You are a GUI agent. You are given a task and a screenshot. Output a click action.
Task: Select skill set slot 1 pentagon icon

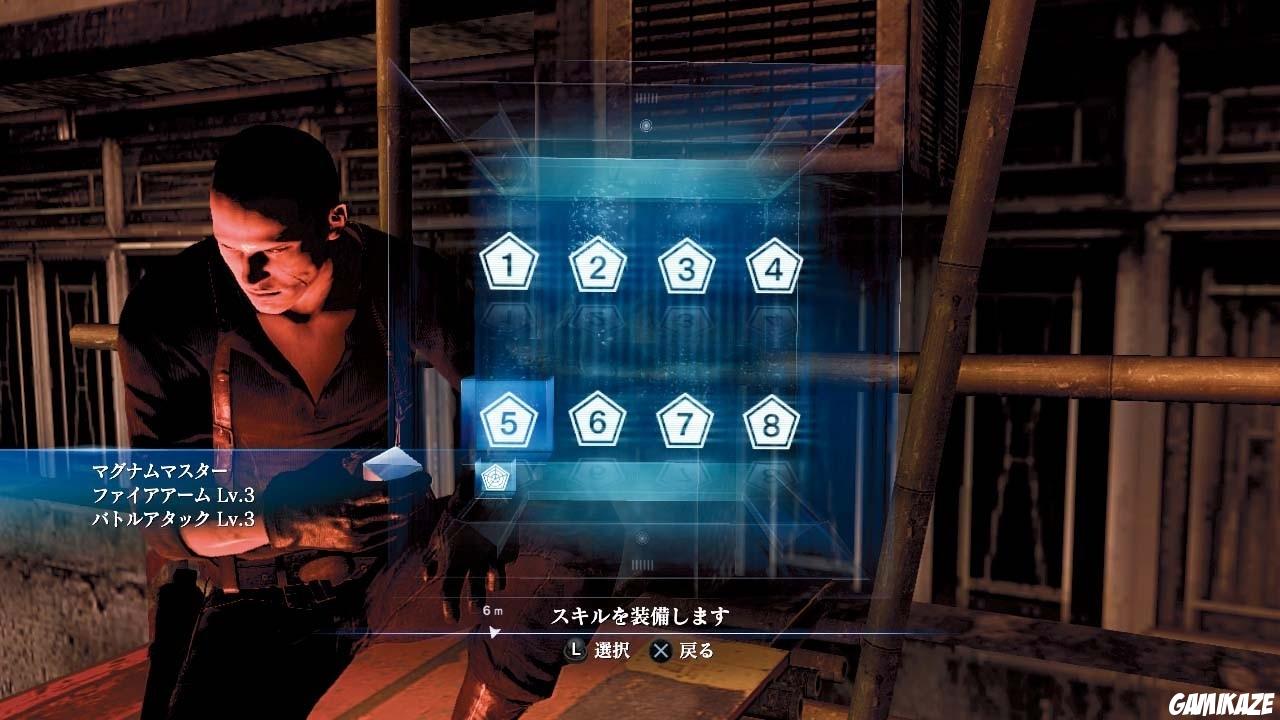click(511, 265)
